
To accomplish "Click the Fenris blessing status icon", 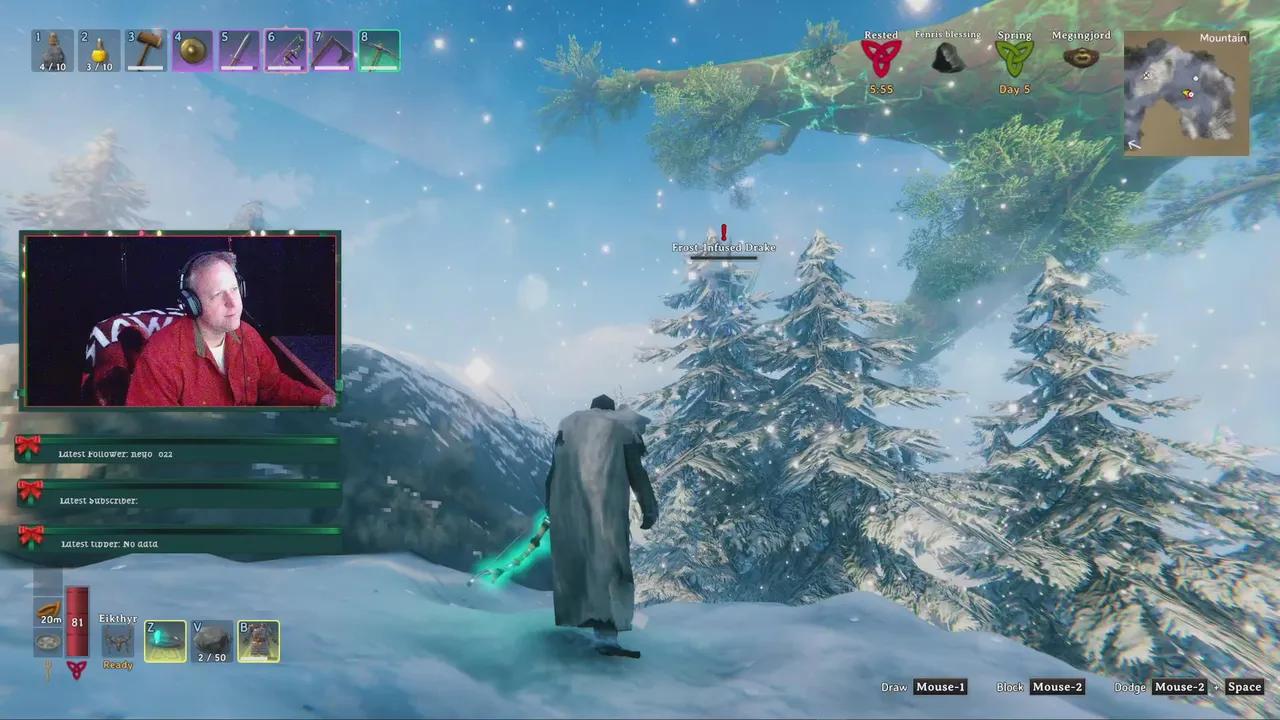I will [947, 58].
